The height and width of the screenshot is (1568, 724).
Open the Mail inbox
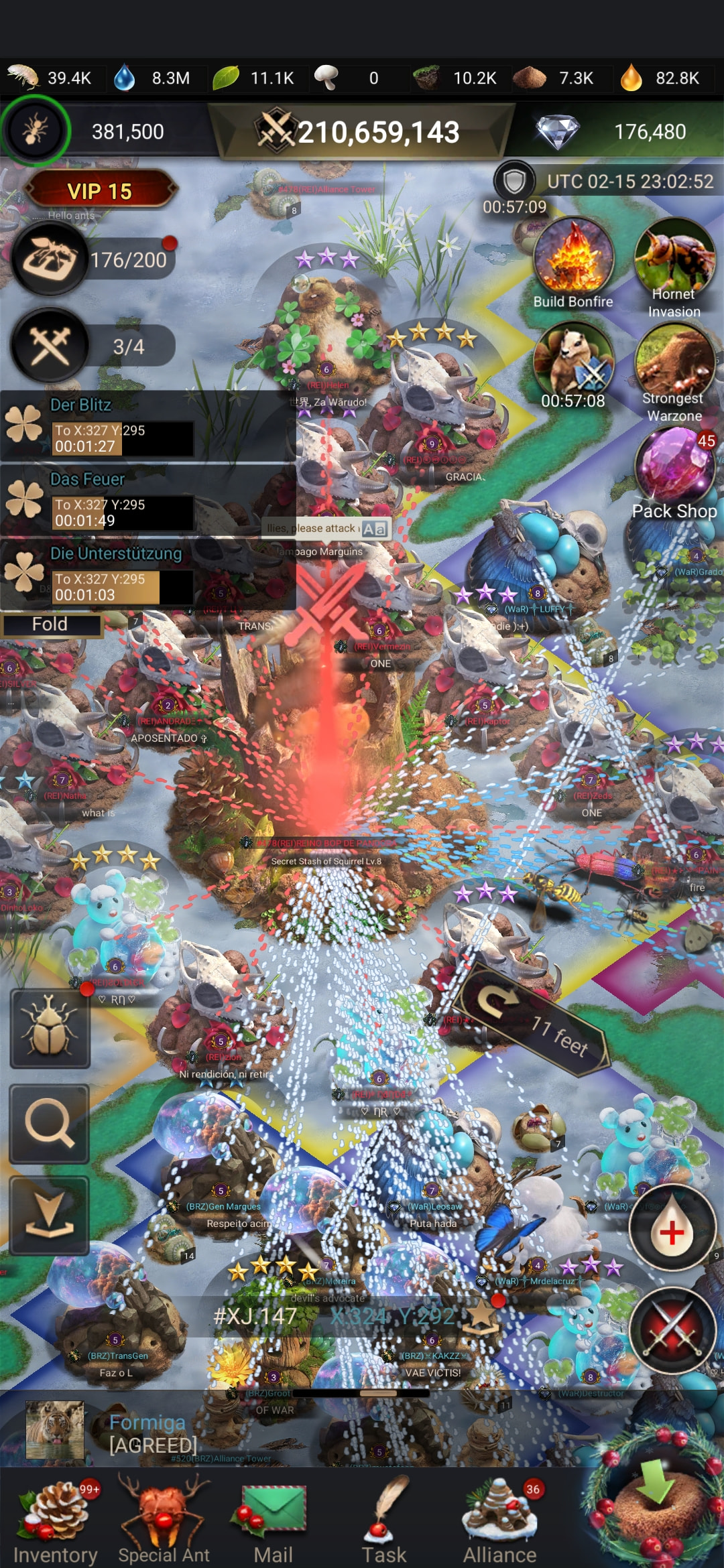click(x=273, y=1521)
